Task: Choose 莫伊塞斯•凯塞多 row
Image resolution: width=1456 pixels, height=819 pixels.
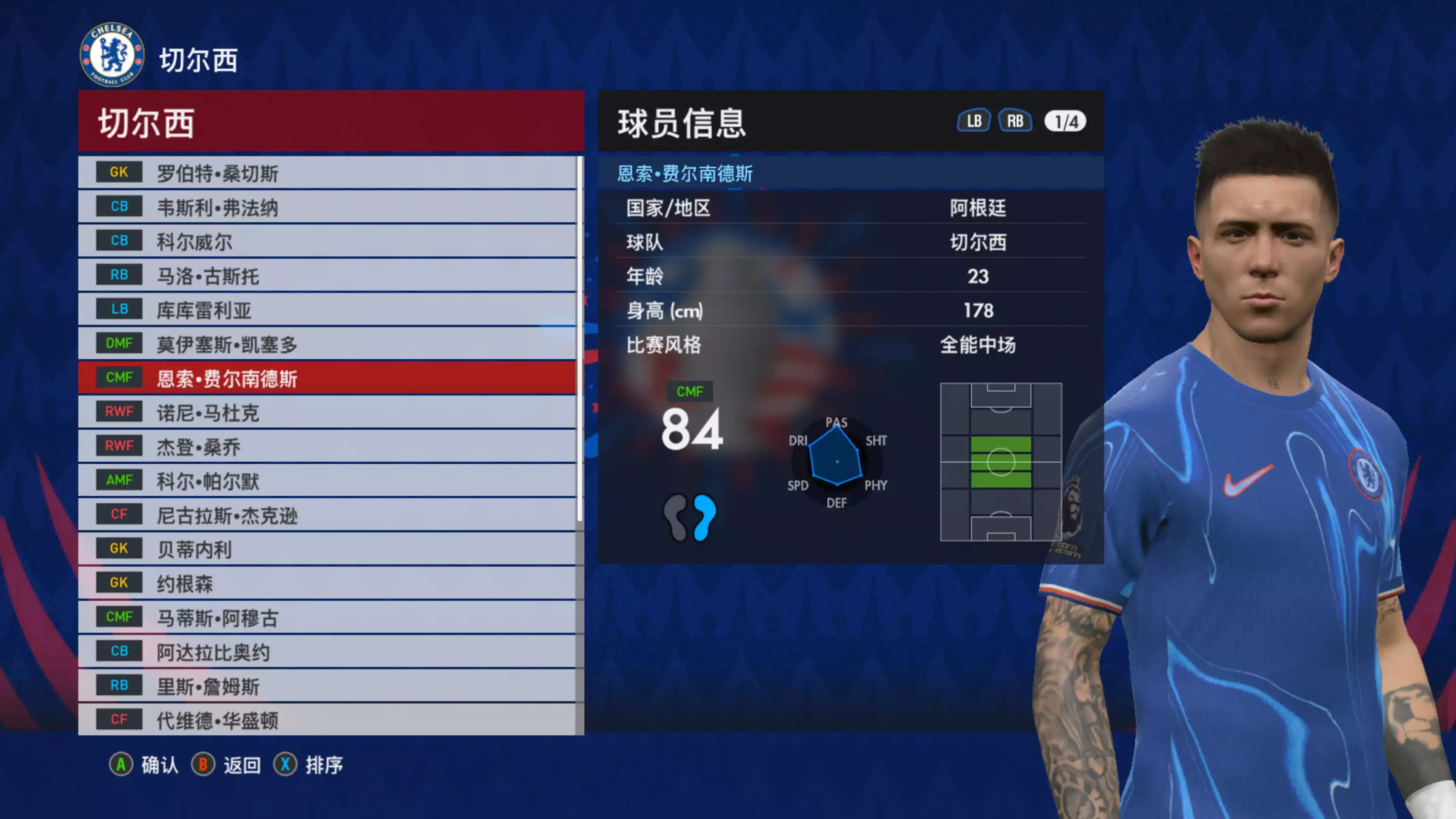Action: tap(328, 344)
